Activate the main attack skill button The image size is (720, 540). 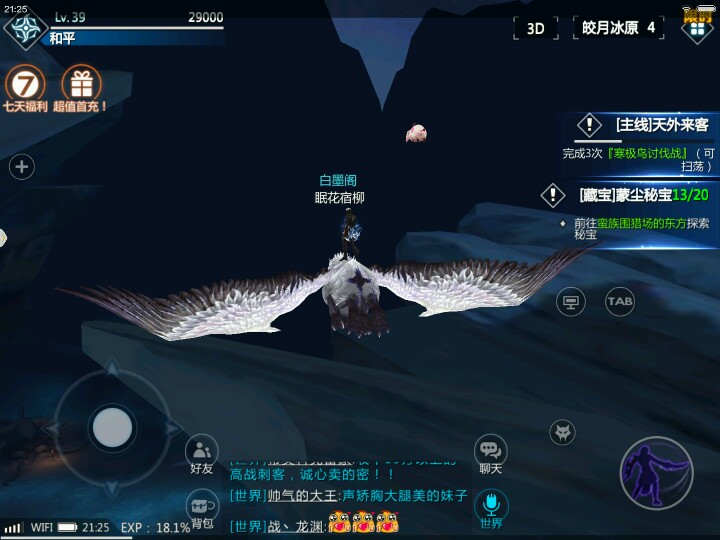(x=656, y=473)
